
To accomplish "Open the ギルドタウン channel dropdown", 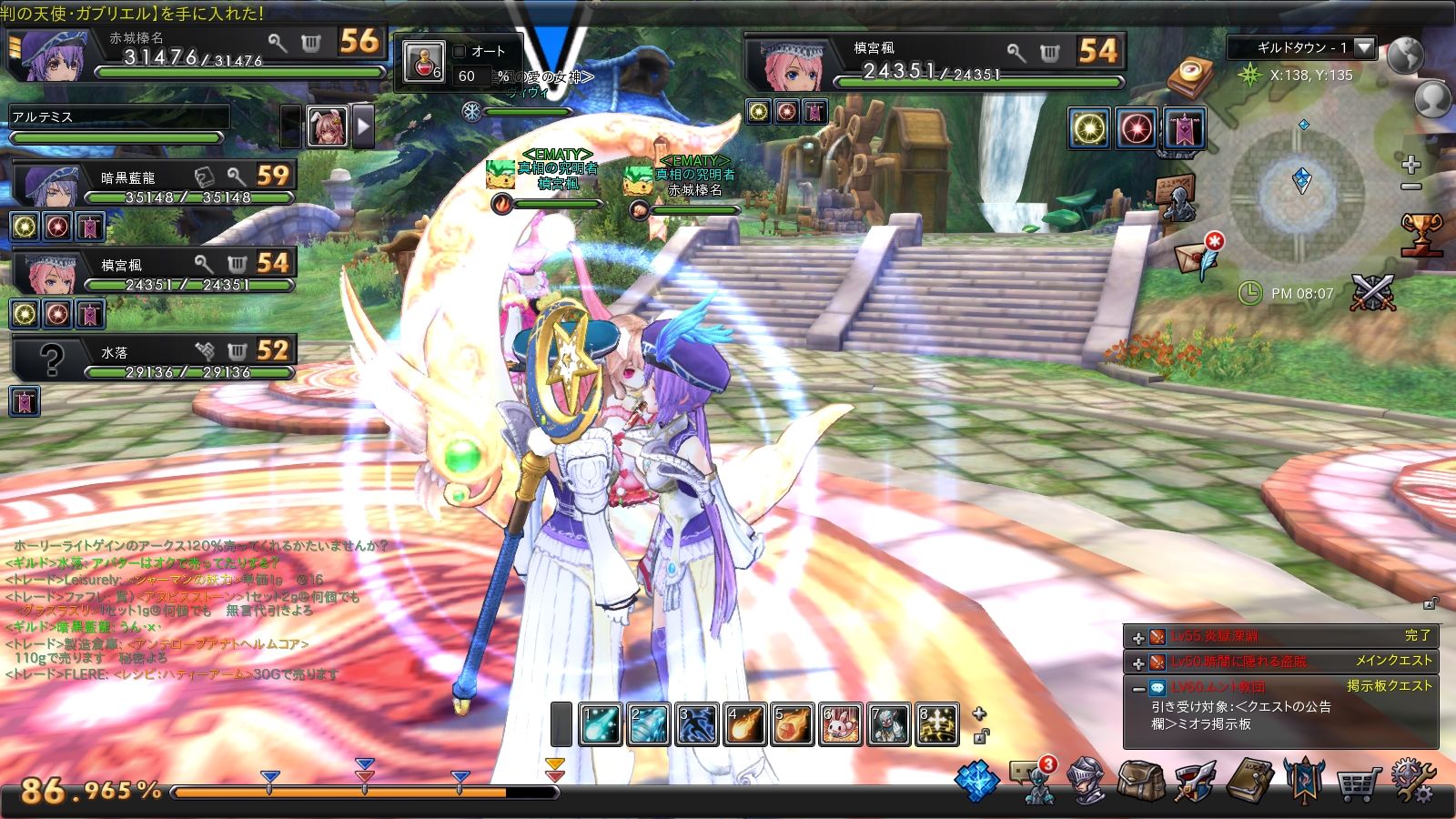I will 1362,47.
